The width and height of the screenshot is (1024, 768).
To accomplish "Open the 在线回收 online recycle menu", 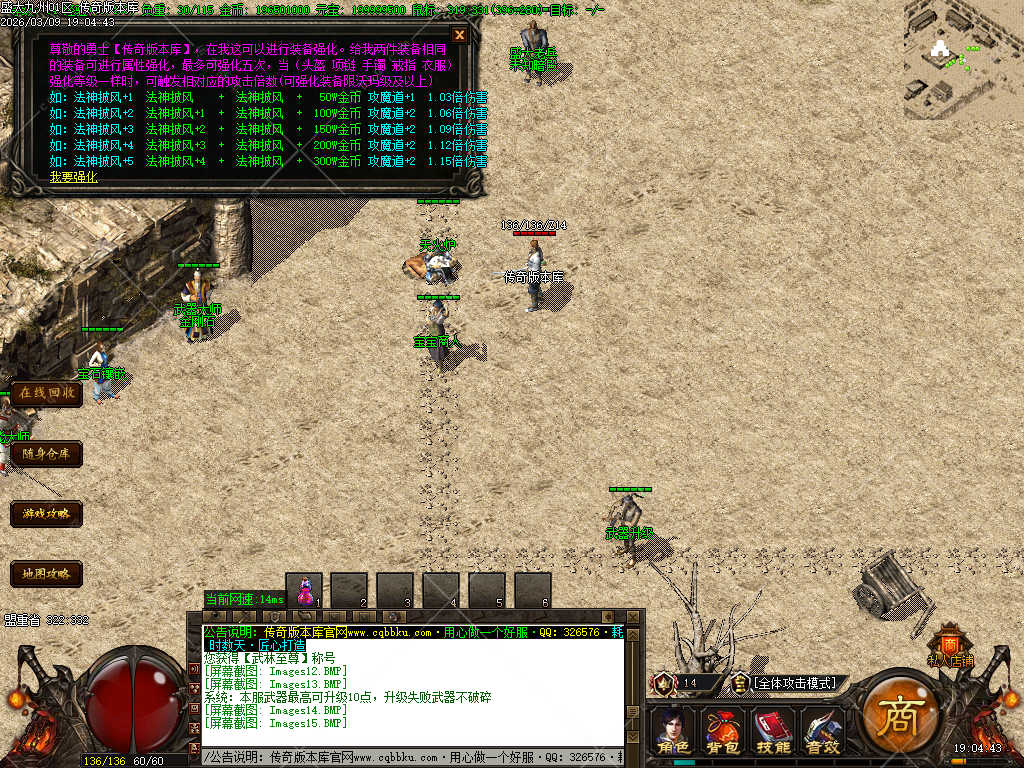I will 46,393.
